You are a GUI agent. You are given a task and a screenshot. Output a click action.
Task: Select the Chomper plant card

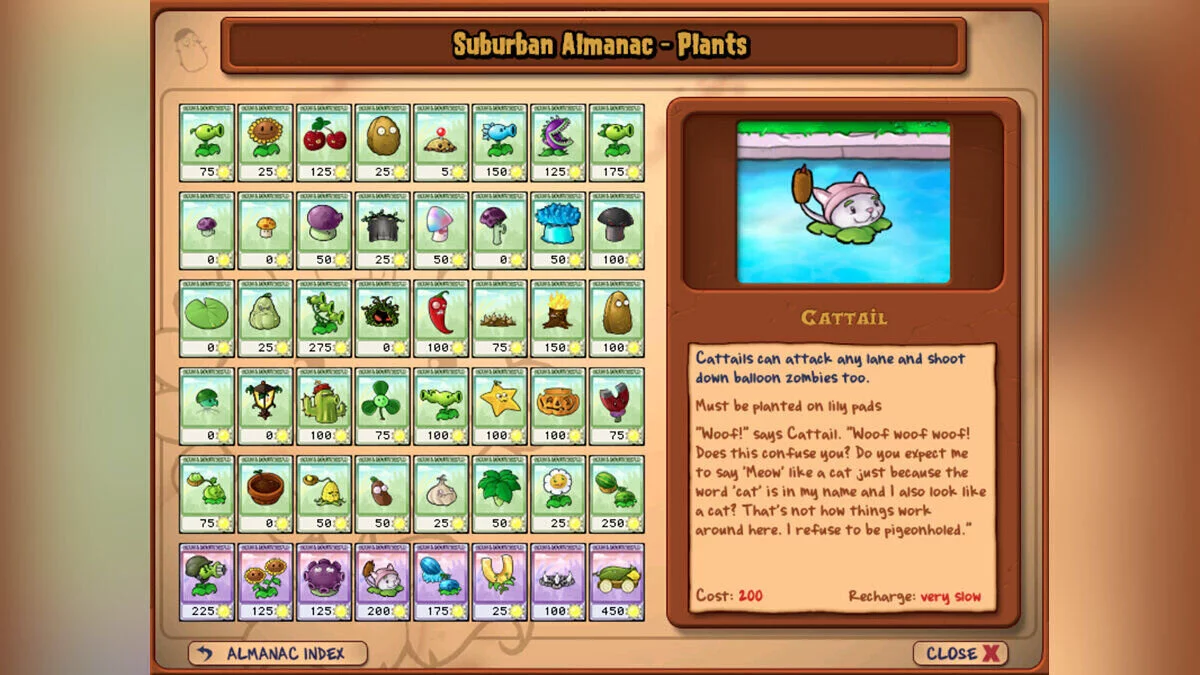point(558,142)
